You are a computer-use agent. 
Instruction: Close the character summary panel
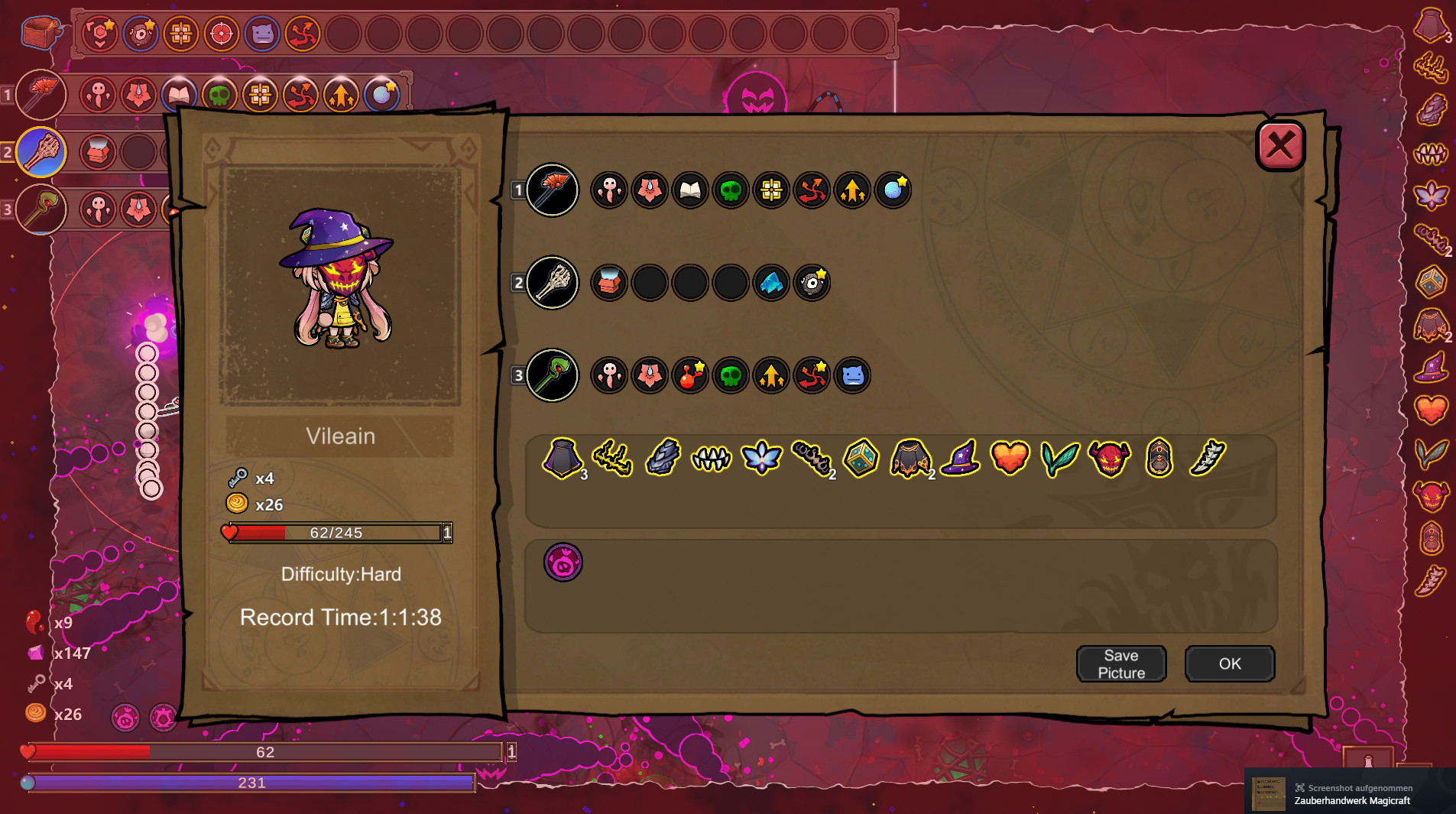point(1280,145)
